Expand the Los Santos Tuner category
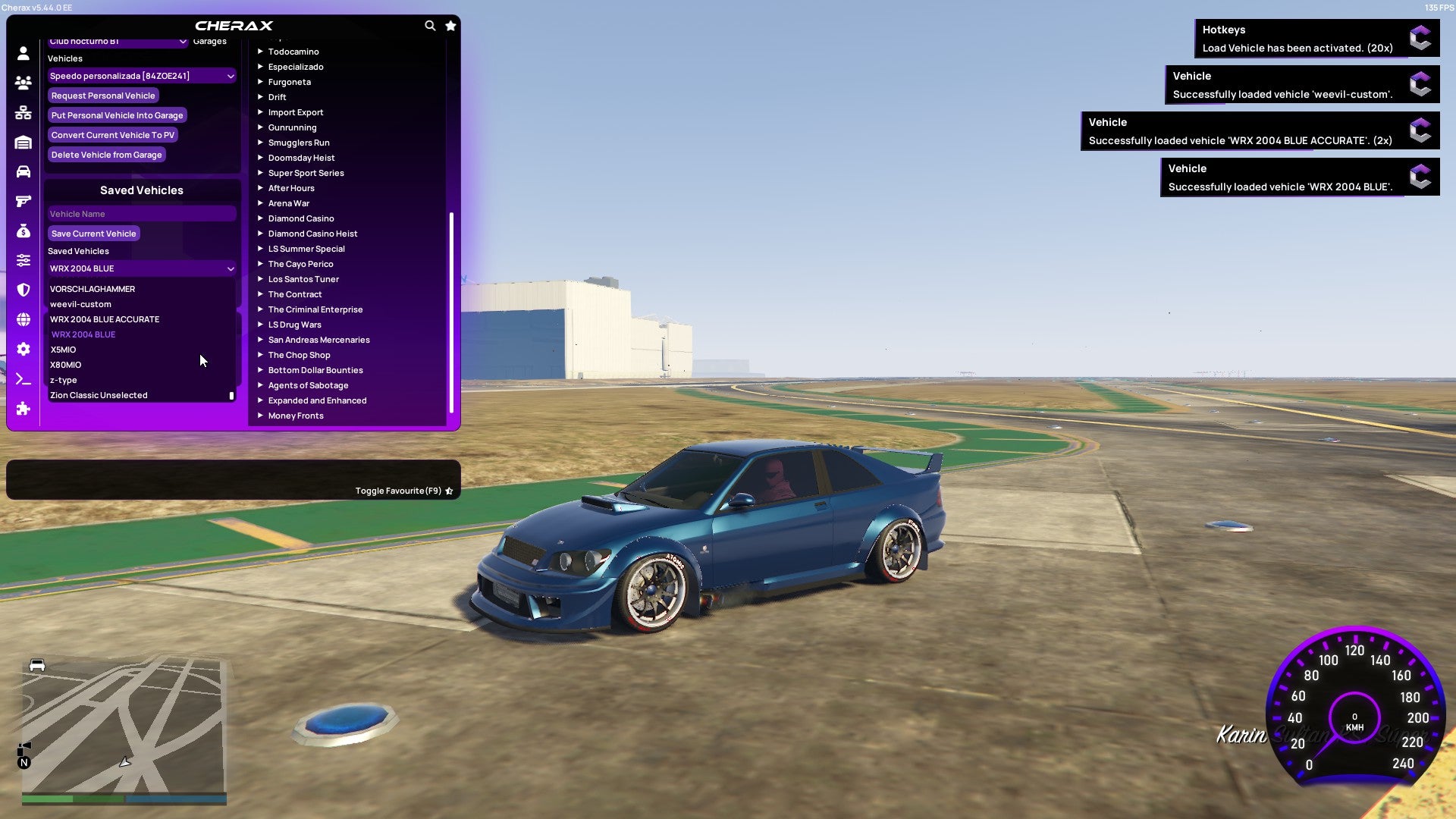 pyautogui.click(x=303, y=278)
